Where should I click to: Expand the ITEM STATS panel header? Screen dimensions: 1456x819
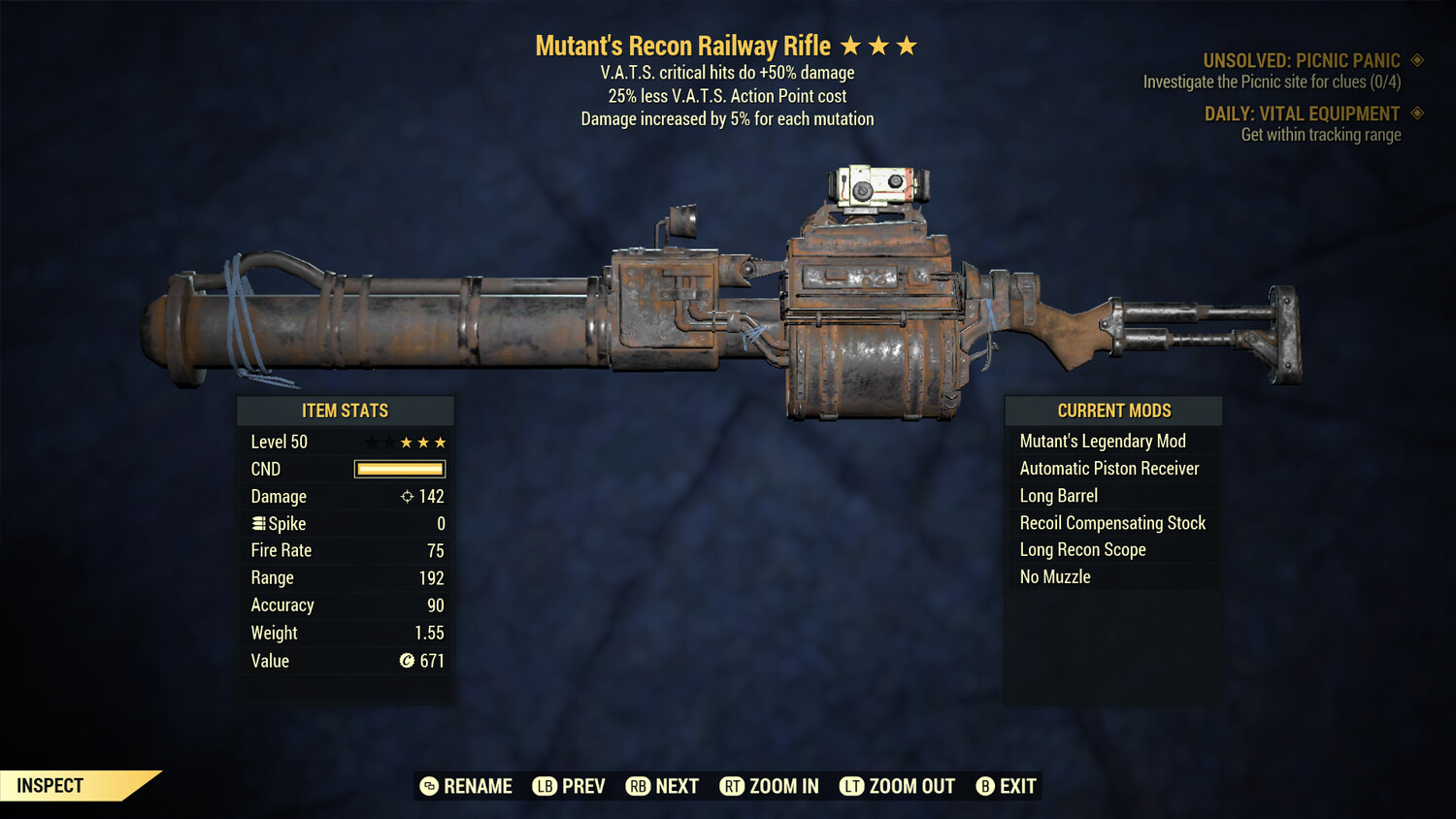pyautogui.click(x=346, y=410)
